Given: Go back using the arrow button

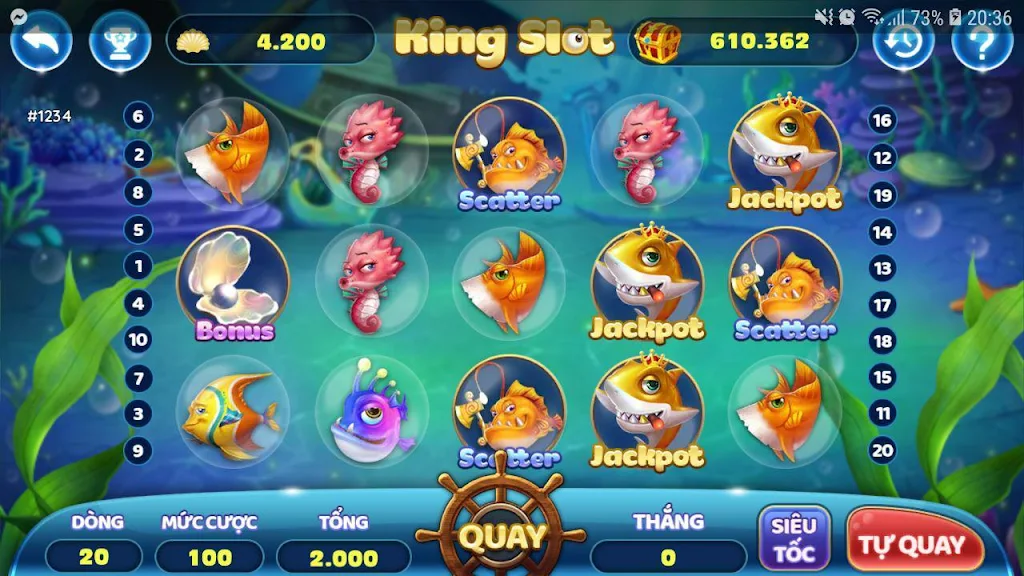Looking at the screenshot, I should click(x=41, y=41).
